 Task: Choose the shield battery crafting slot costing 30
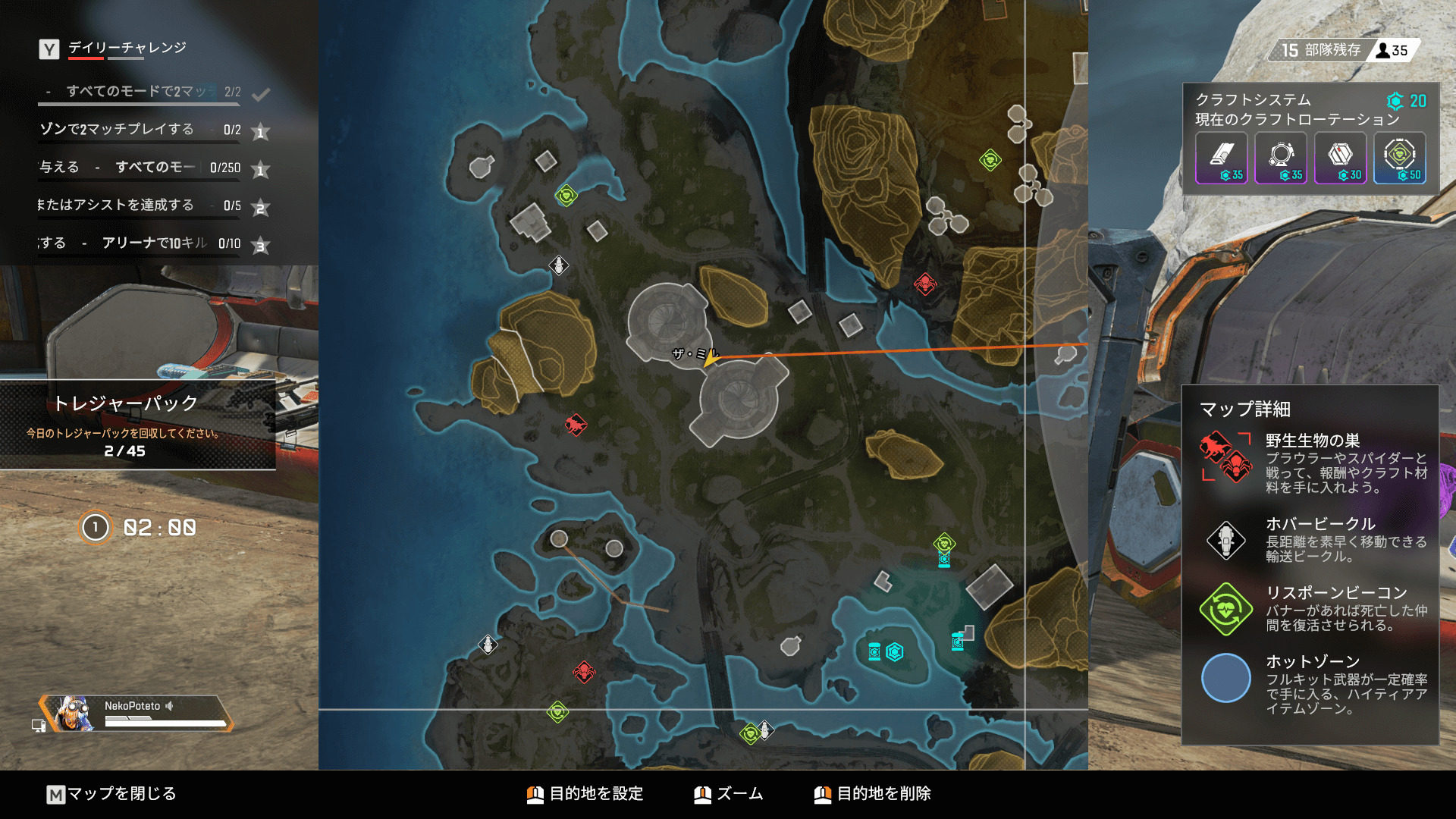[1340, 158]
